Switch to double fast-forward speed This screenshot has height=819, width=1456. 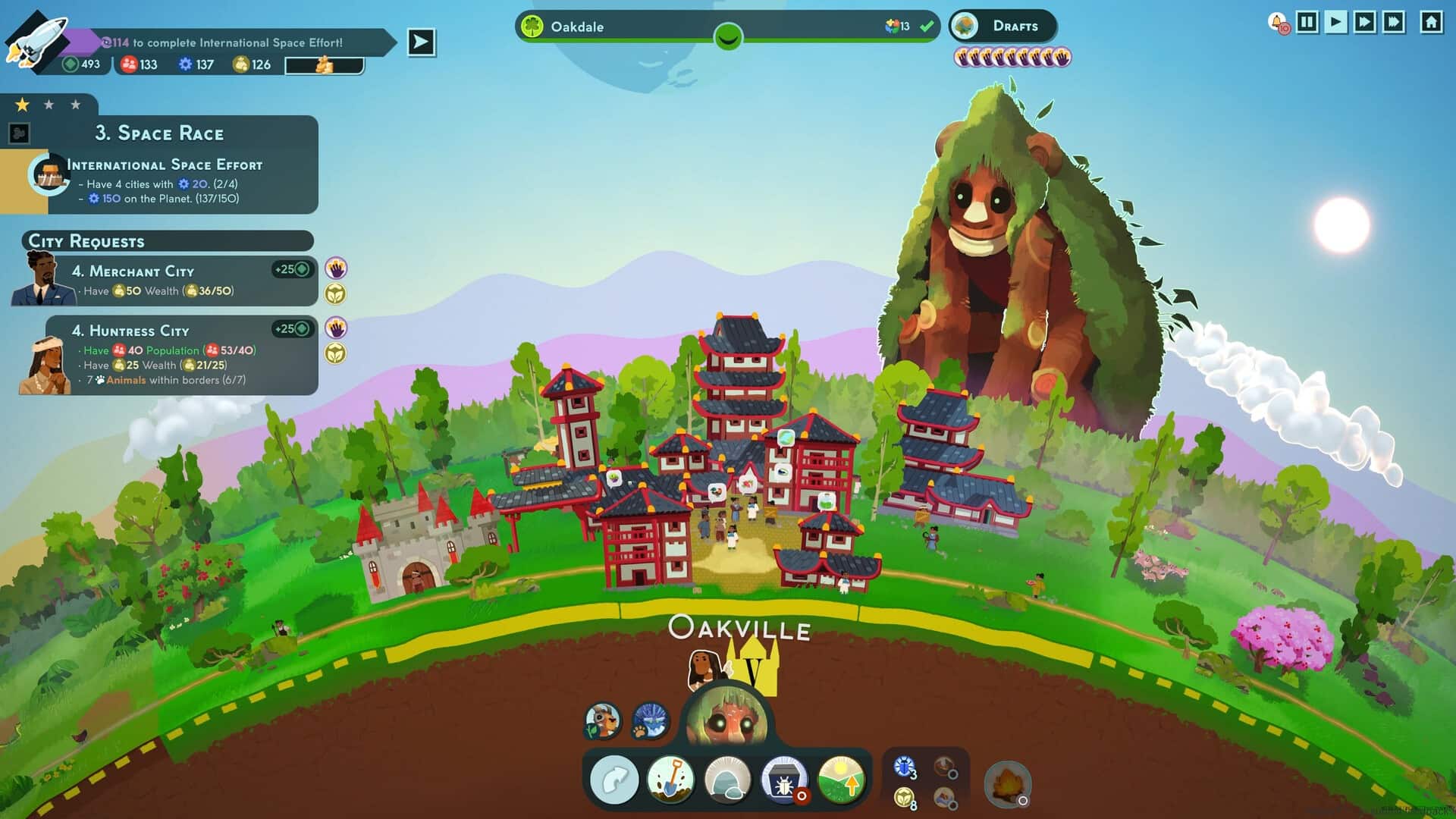[x=1365, y=22]
